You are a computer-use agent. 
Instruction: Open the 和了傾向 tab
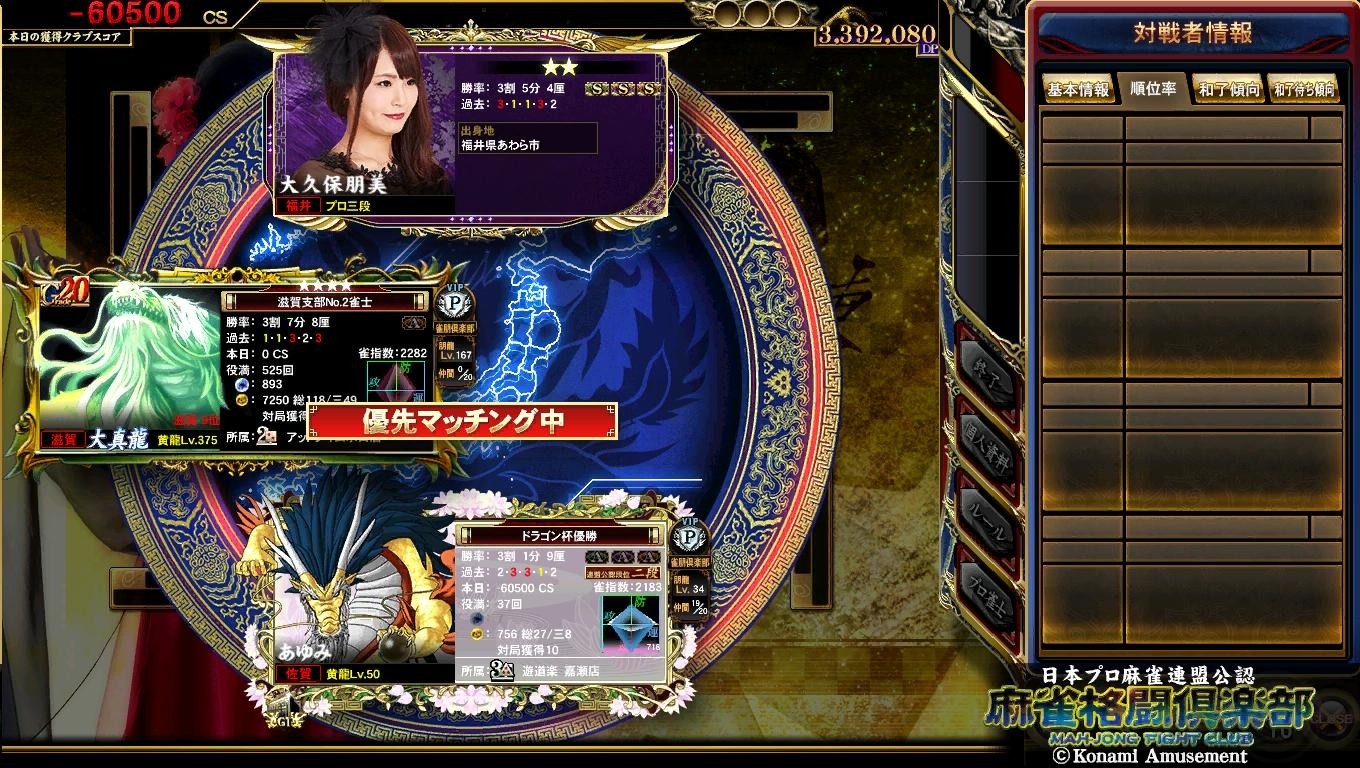point(1229,89)
